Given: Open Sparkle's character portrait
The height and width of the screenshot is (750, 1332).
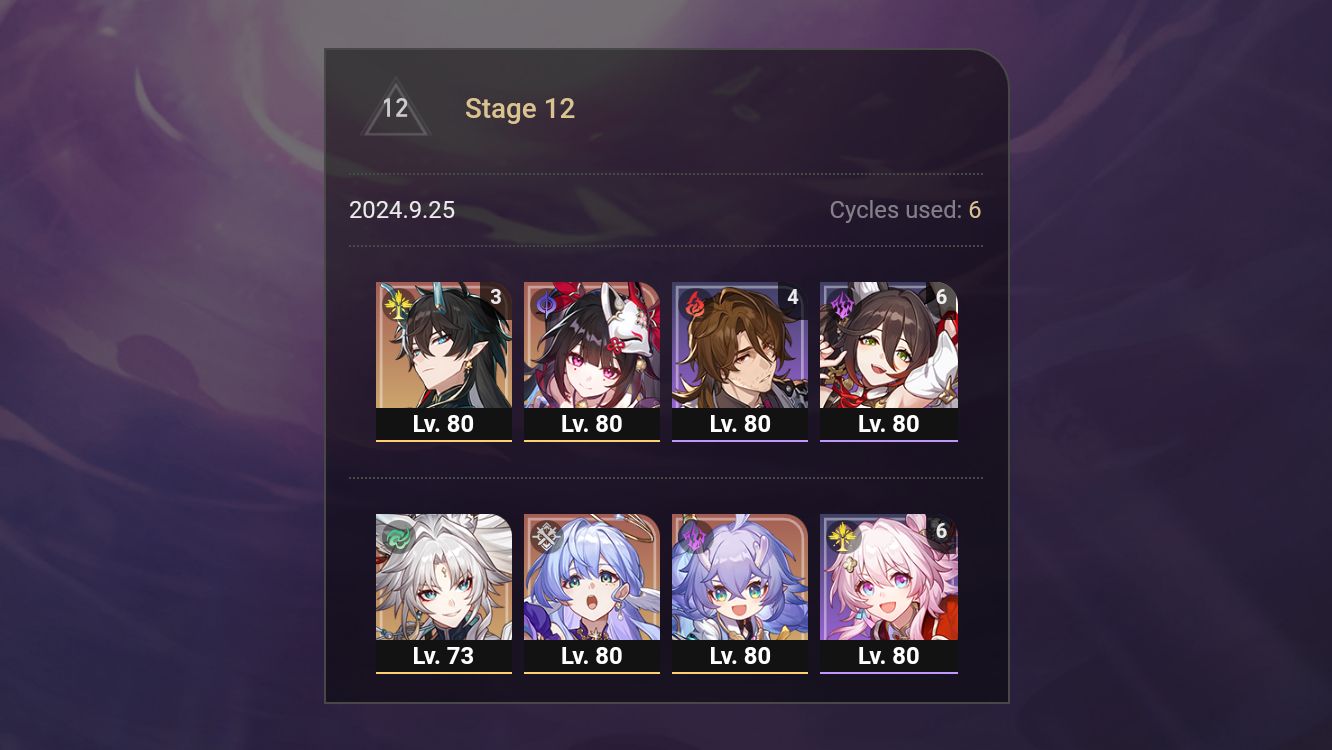Looking at the screenshot, I should [x=592, y=350].
